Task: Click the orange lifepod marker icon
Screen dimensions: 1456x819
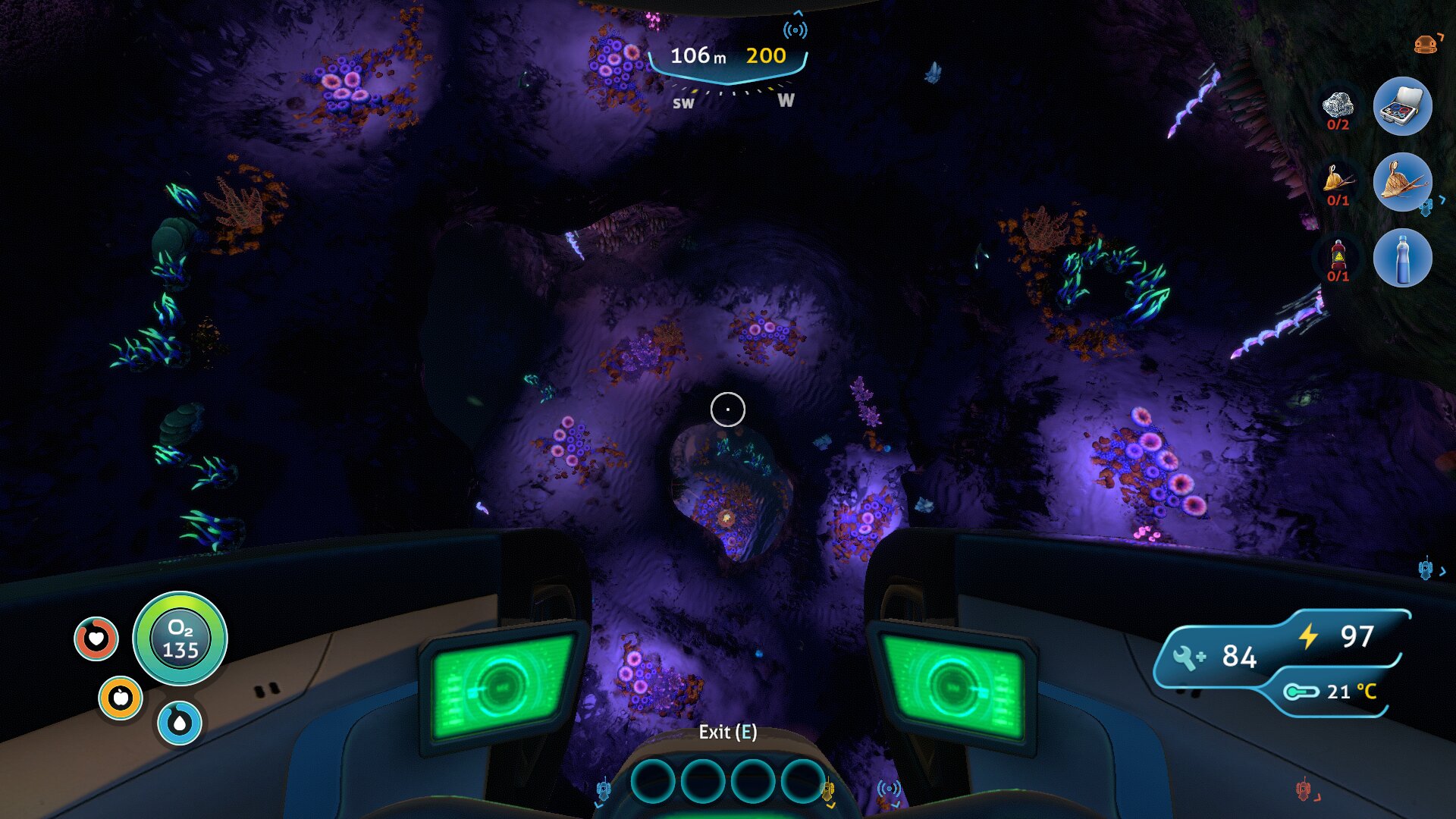Action: pyautogui.click(x=1426, y=45)
